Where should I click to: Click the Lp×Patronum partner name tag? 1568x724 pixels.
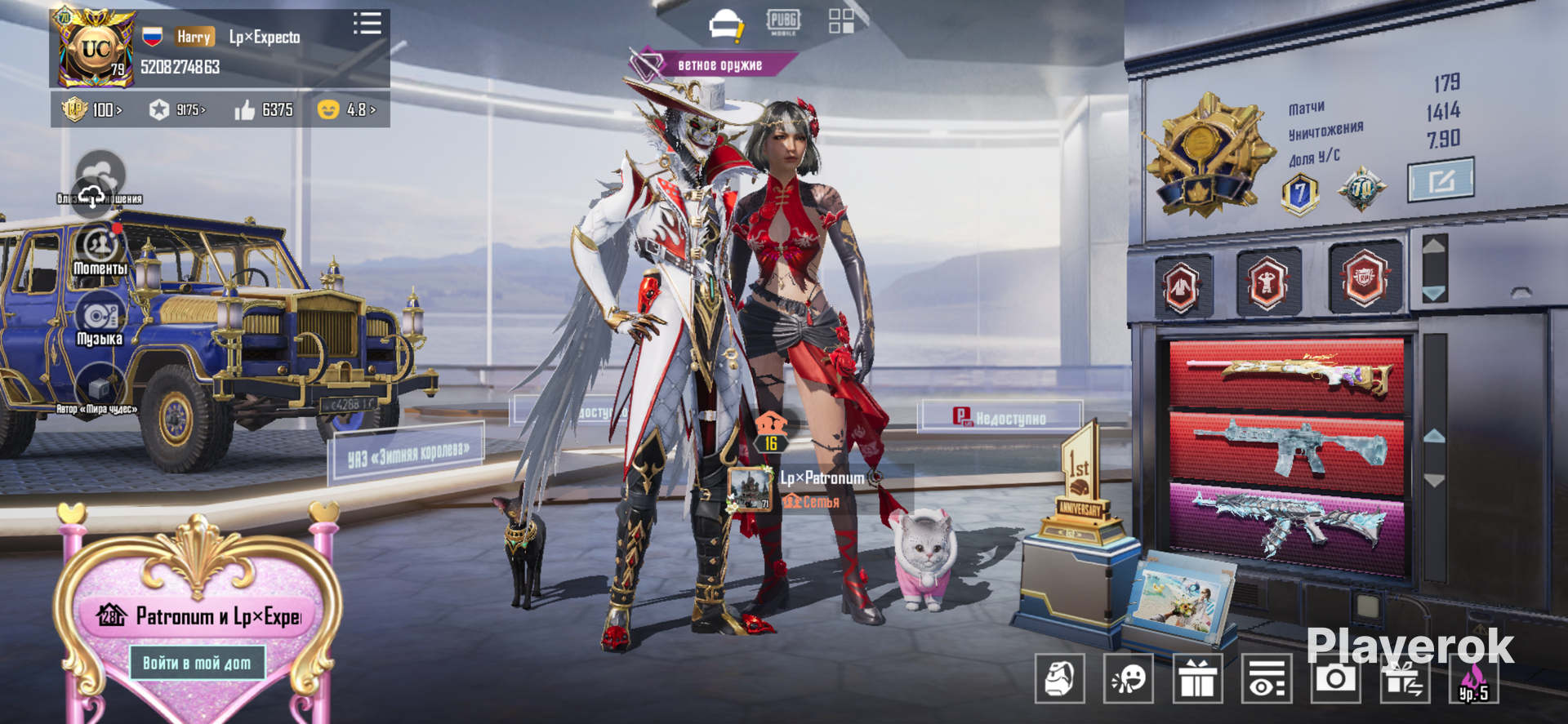click(x=822, y=478)
